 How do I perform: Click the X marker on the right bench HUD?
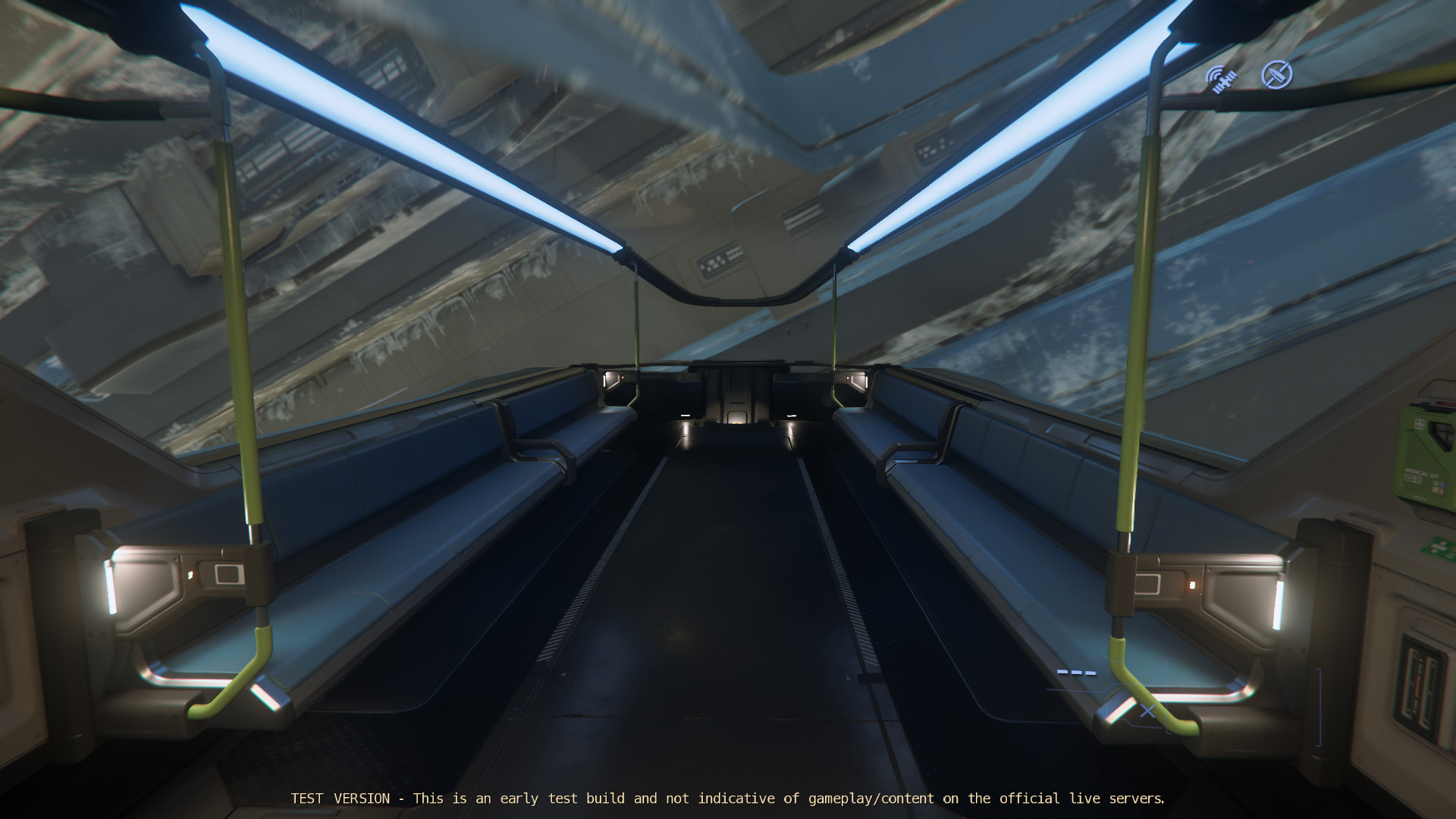click(1146, 711)
